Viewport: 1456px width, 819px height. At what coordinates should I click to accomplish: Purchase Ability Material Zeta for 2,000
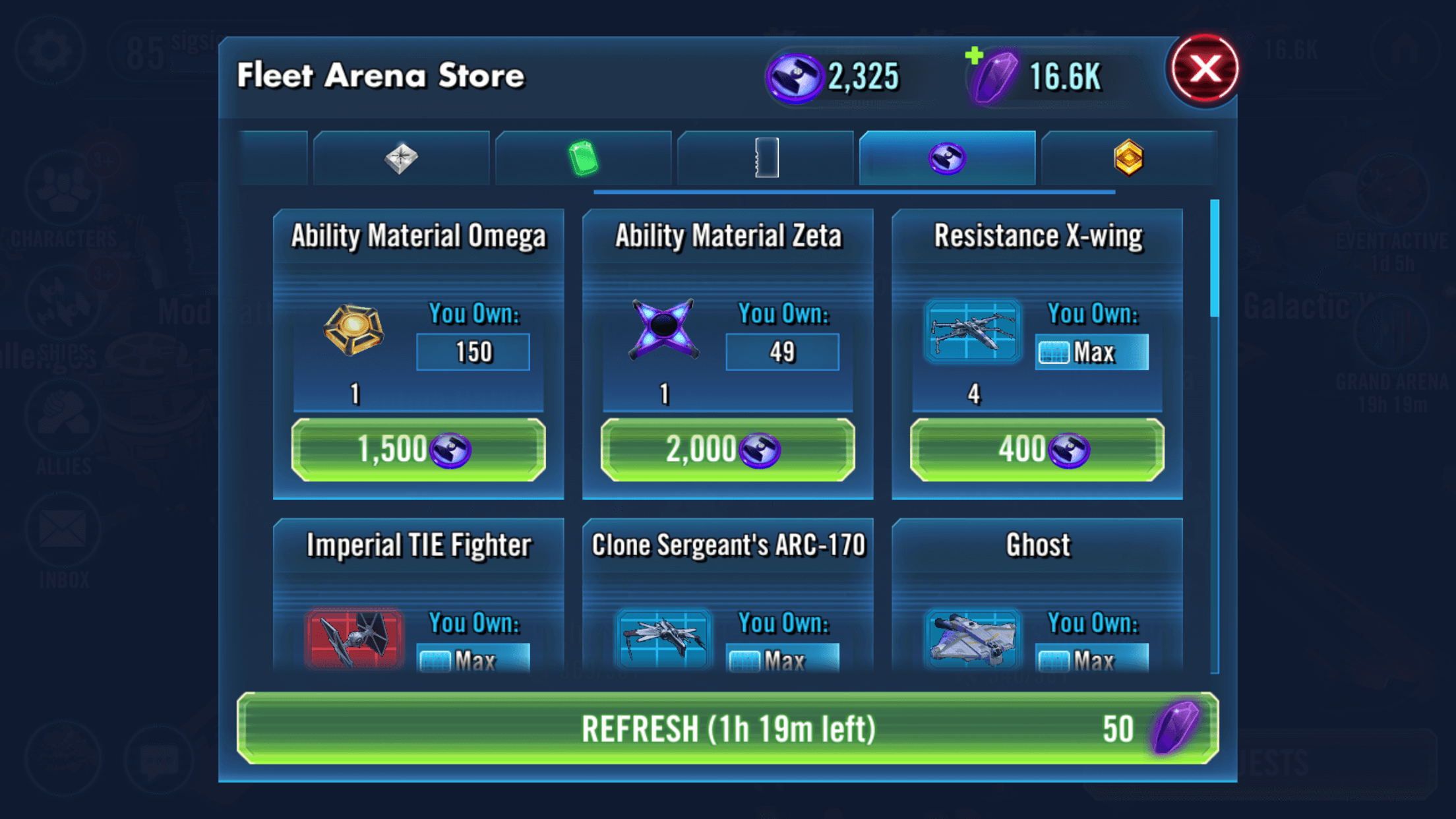pyautogui.click(x=727, y=449)
